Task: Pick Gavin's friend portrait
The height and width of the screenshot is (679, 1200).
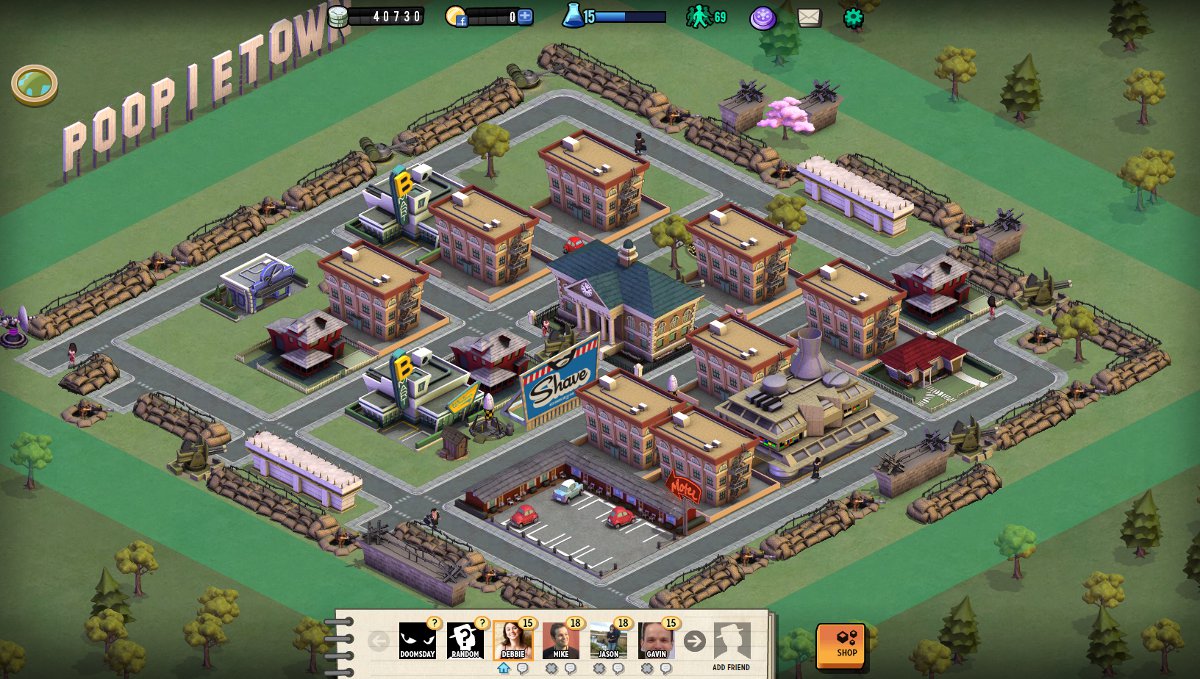Action: [656, 640]
